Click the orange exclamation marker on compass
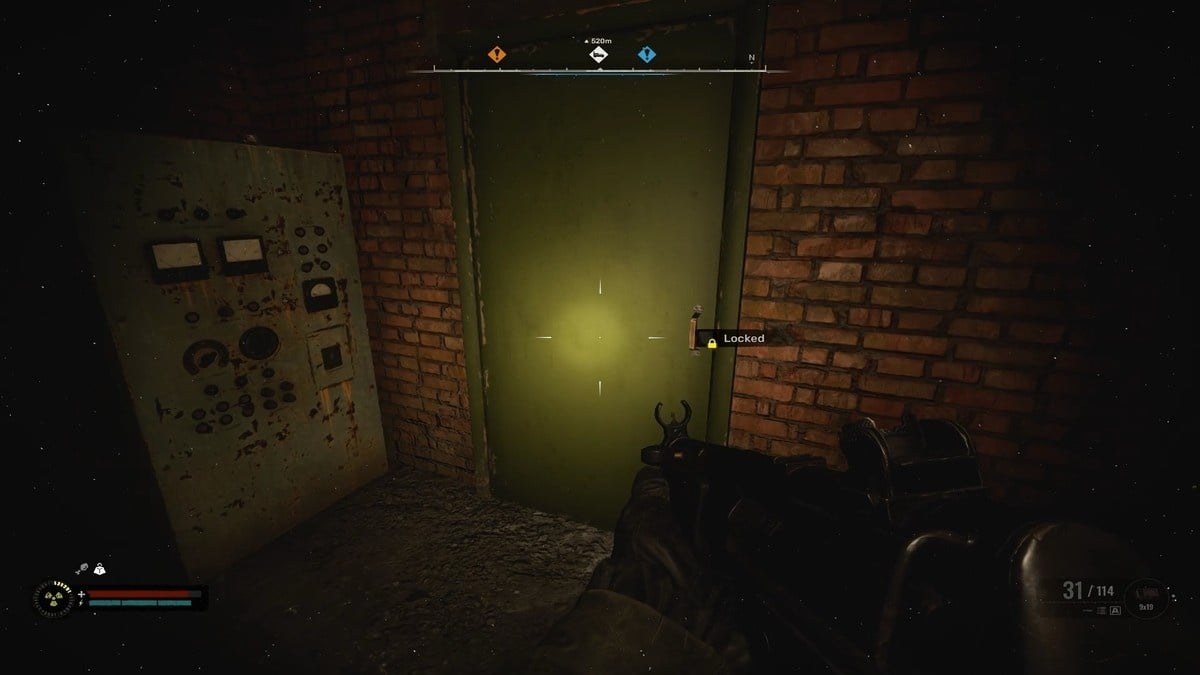1200x675 pixels. pyautogui.click(x=496, y=55)
